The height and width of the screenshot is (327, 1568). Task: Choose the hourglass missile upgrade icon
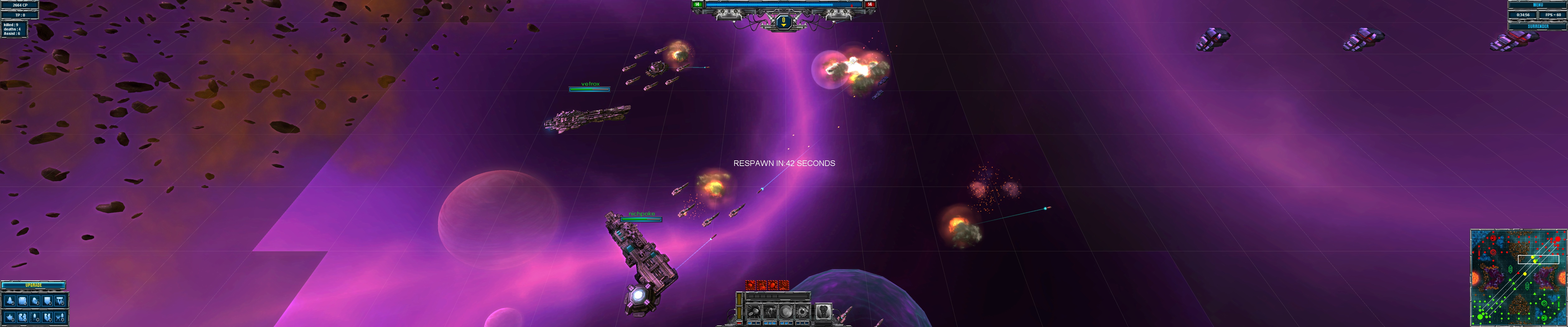[60, 317]
